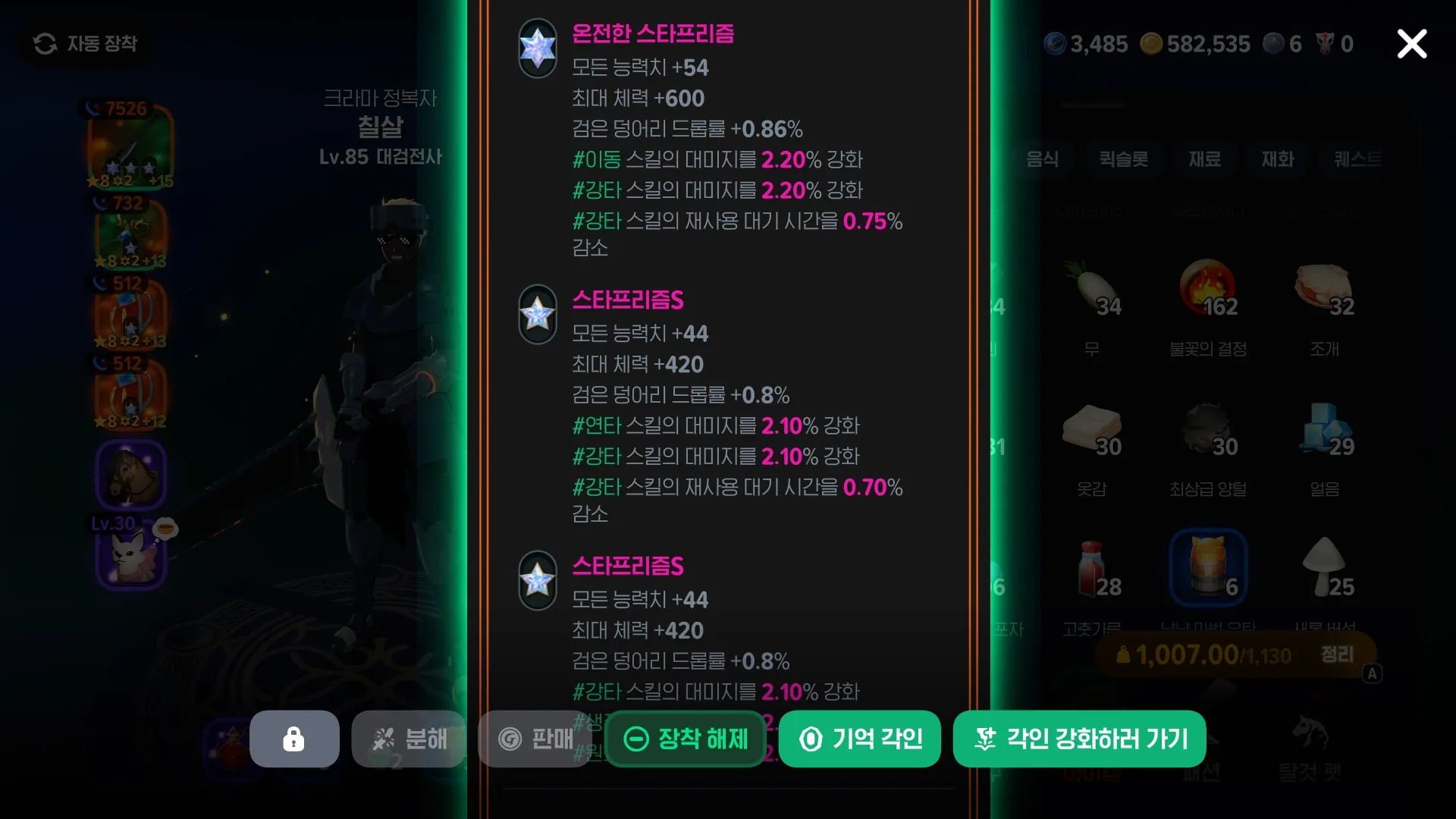
Task: Click the 고춧가루 pepper item icon
Action: (x=1092, y=570)
